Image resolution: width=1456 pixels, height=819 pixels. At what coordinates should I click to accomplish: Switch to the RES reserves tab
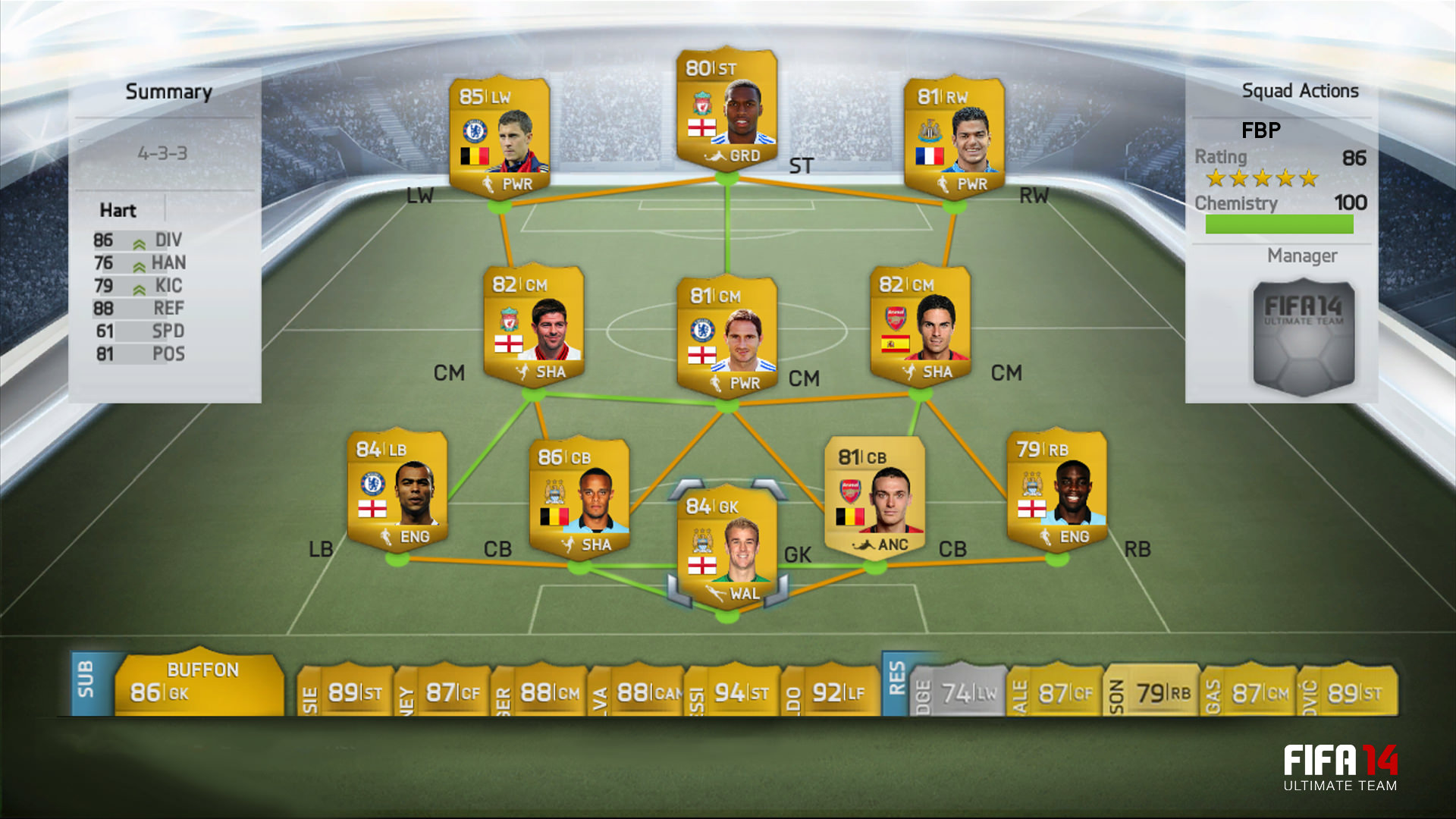pos(895,682)
